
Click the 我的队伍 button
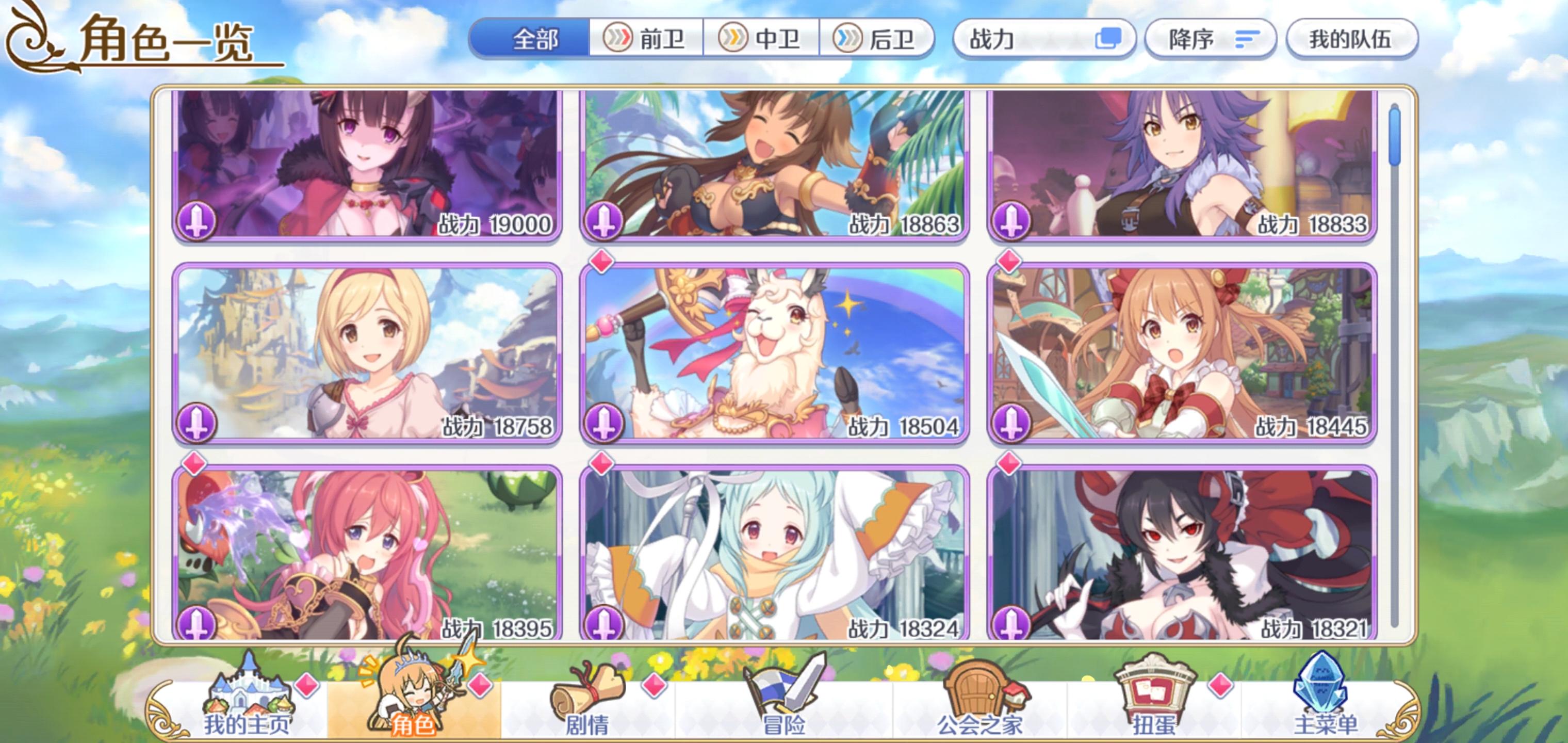click(1351, 38)
